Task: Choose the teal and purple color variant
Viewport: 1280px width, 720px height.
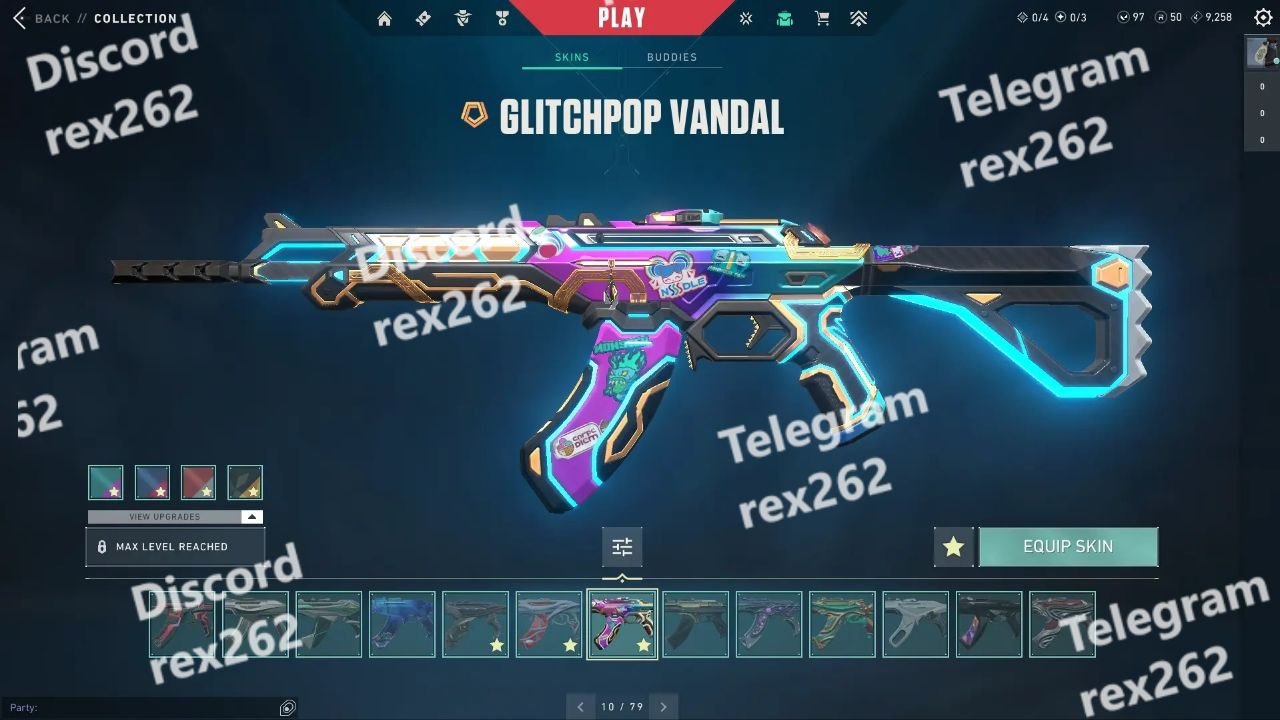Action: coord(106,482)
